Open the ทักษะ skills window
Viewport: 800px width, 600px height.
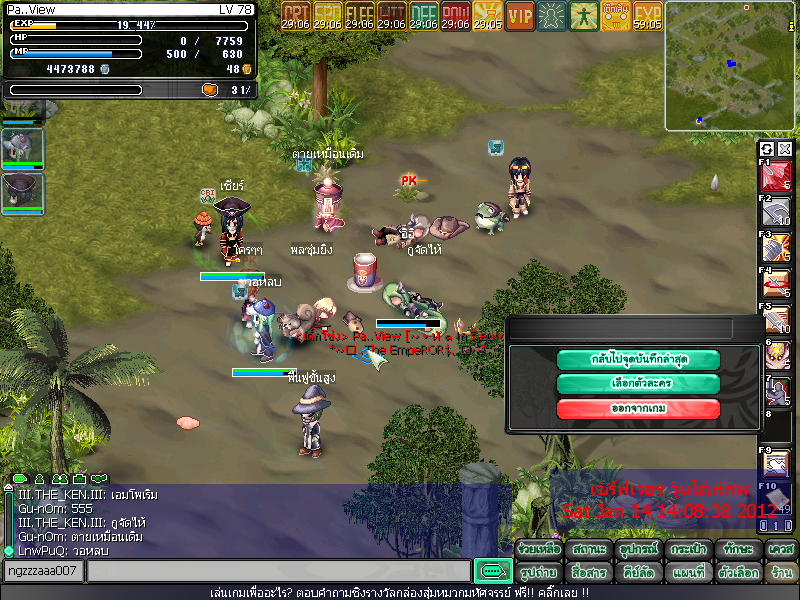coord(738,550)
